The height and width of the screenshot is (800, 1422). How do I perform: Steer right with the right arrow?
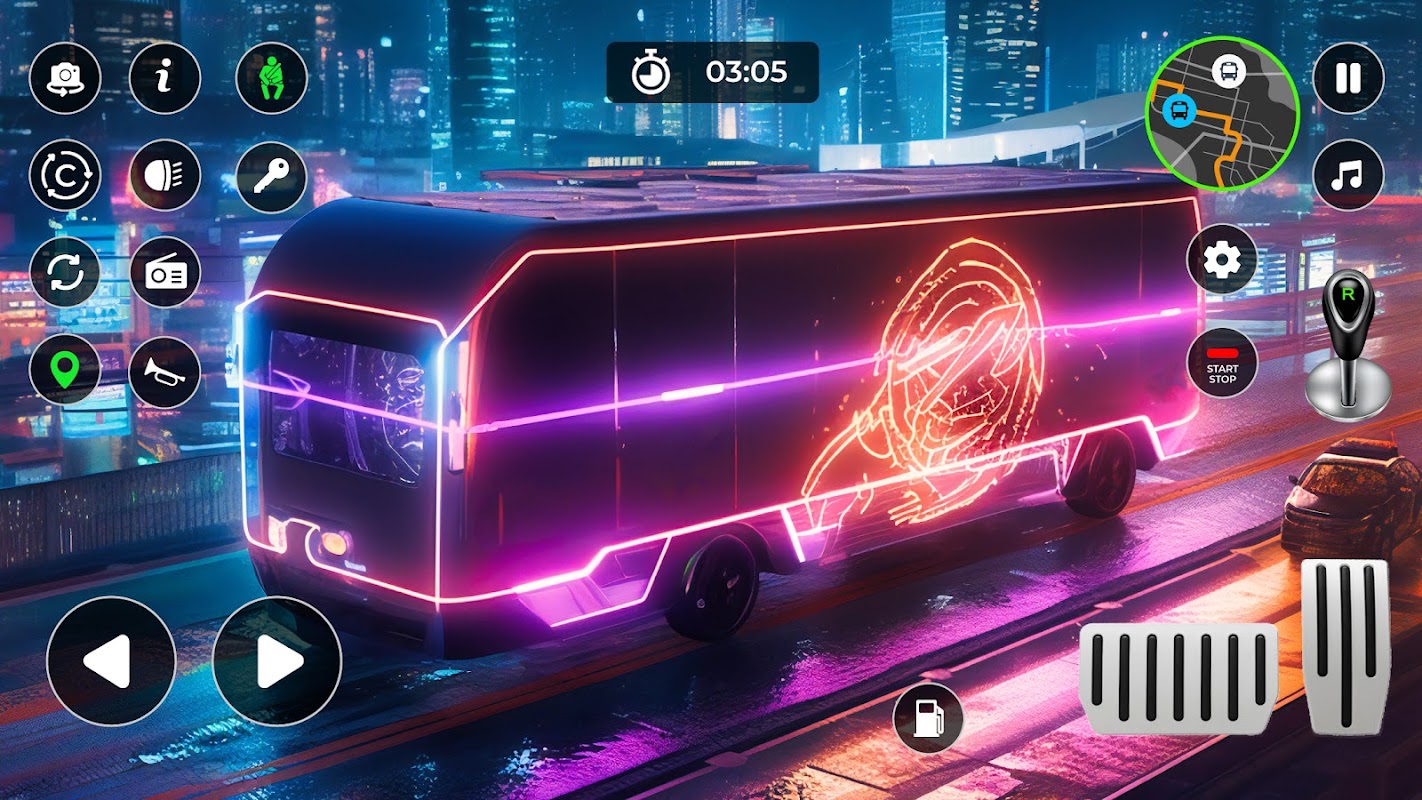point(277,661)
